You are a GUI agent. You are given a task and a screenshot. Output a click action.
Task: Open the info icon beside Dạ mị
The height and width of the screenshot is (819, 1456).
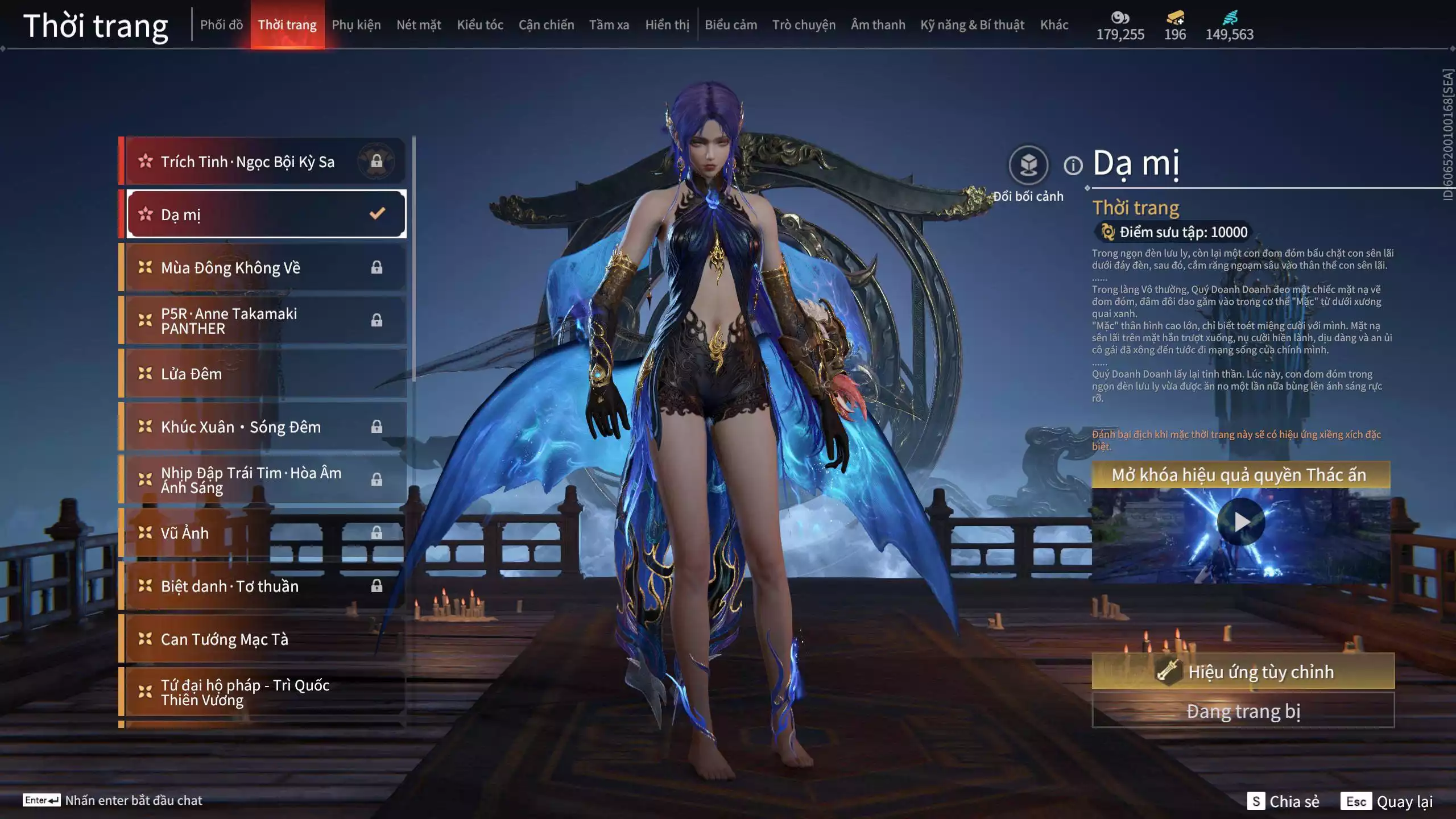point(1073,166)
